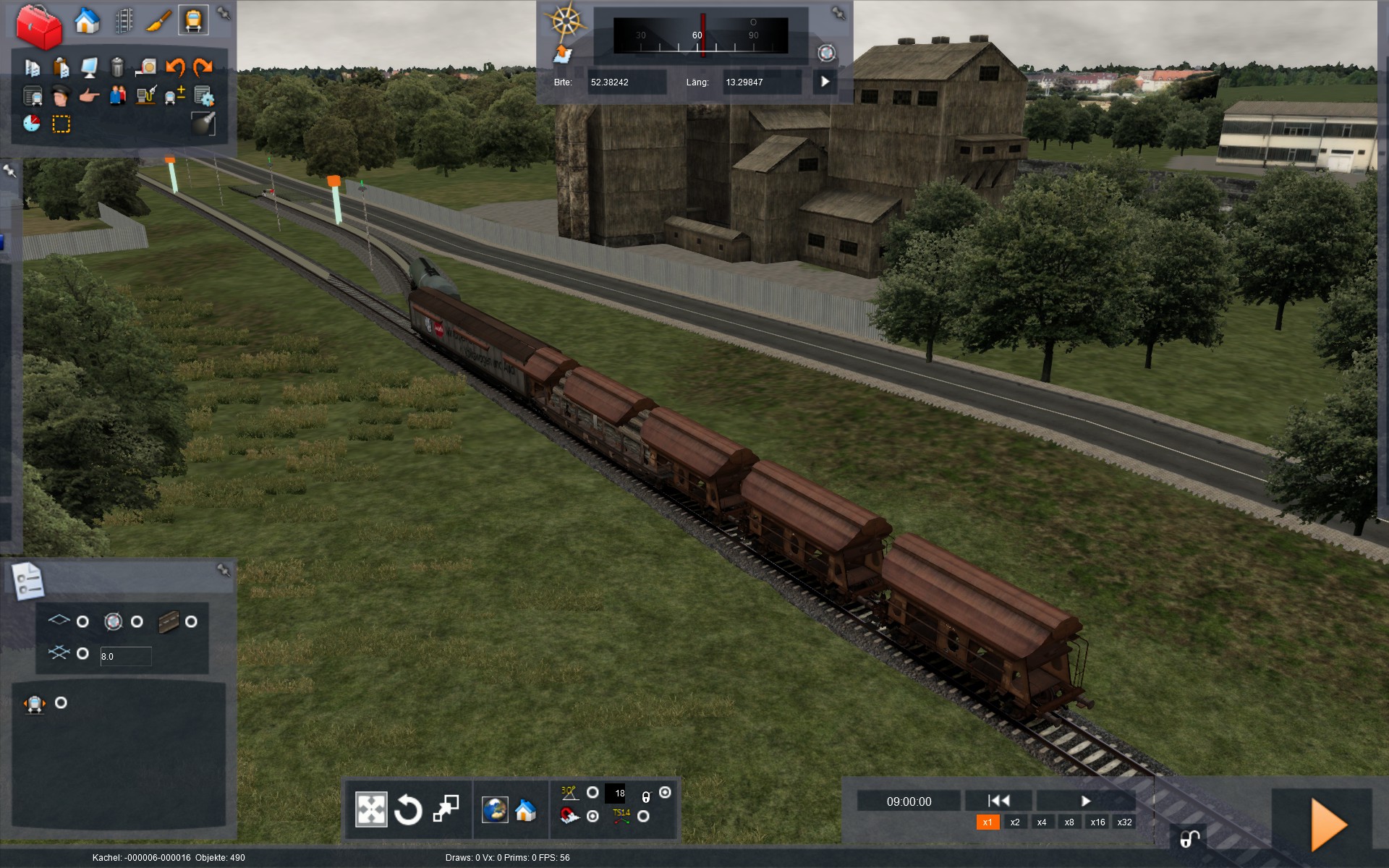This screenshot has width=1389, height=868.
Task: Undo with the left orange arrow
Action: point(175,67)
